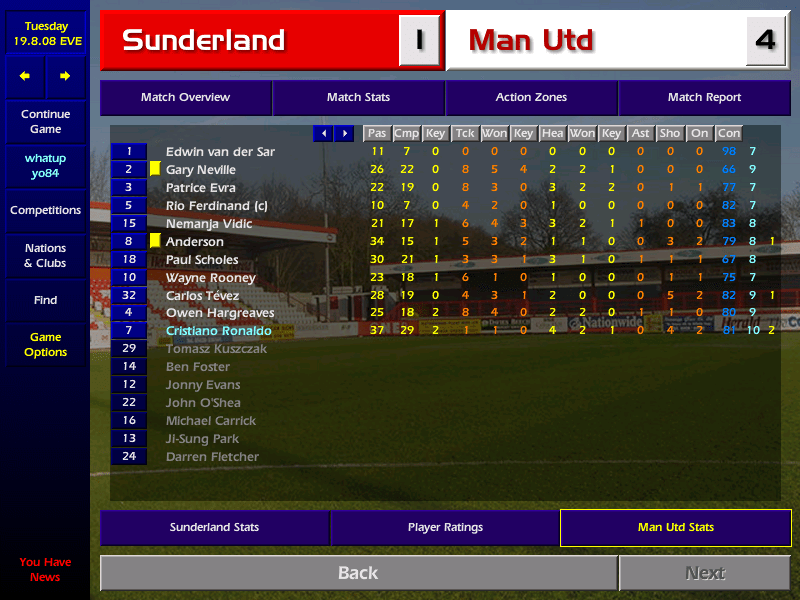800x600 pixels.
Task: Select Cristiano Ronaldo's player row
Action: tap(218, 331)
